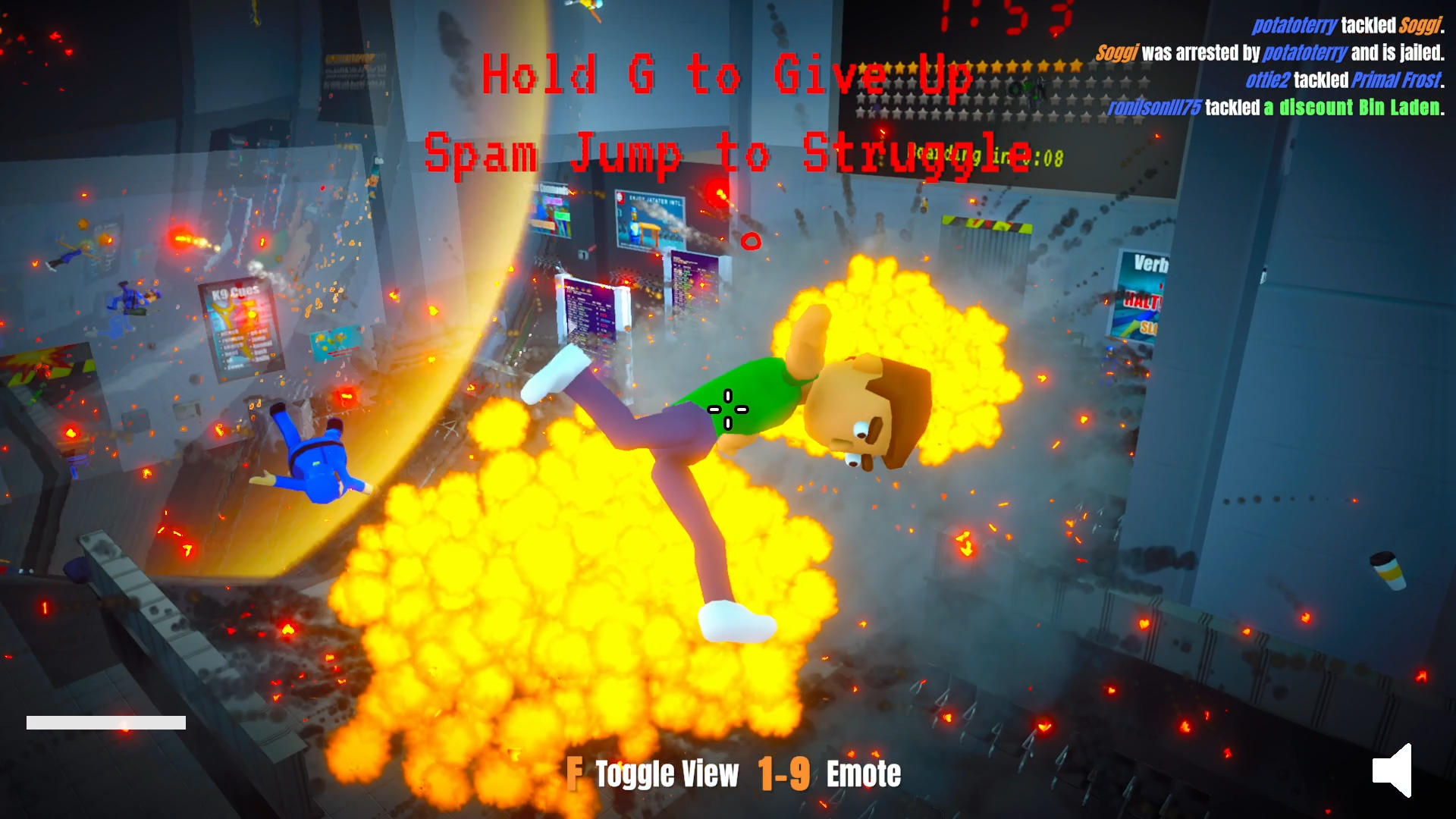Screen dimensions: 1456x819
Task: Click the white progress bar bottom left
Action: point(106,720)
